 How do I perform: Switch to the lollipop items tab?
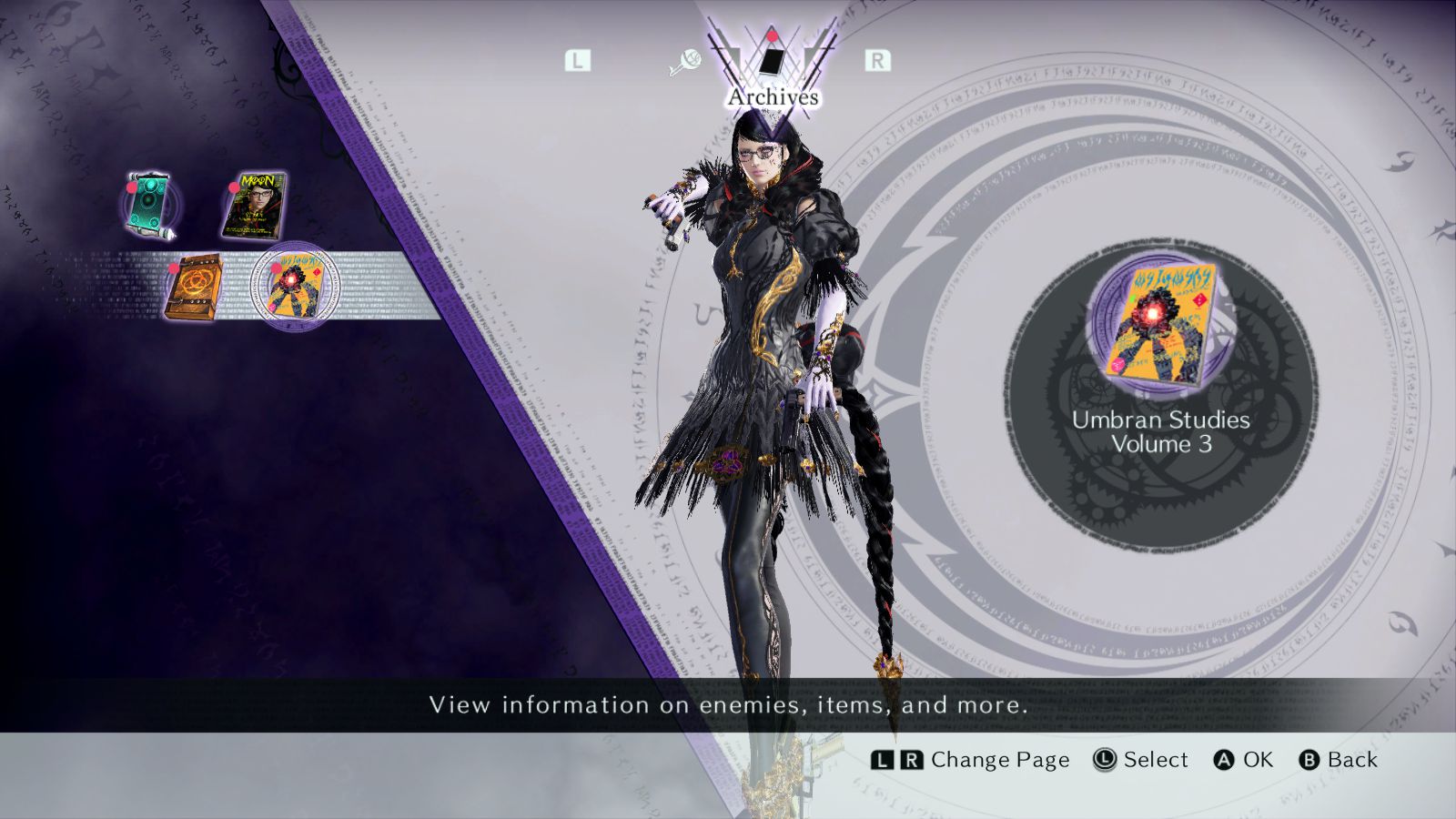(686, 62)
